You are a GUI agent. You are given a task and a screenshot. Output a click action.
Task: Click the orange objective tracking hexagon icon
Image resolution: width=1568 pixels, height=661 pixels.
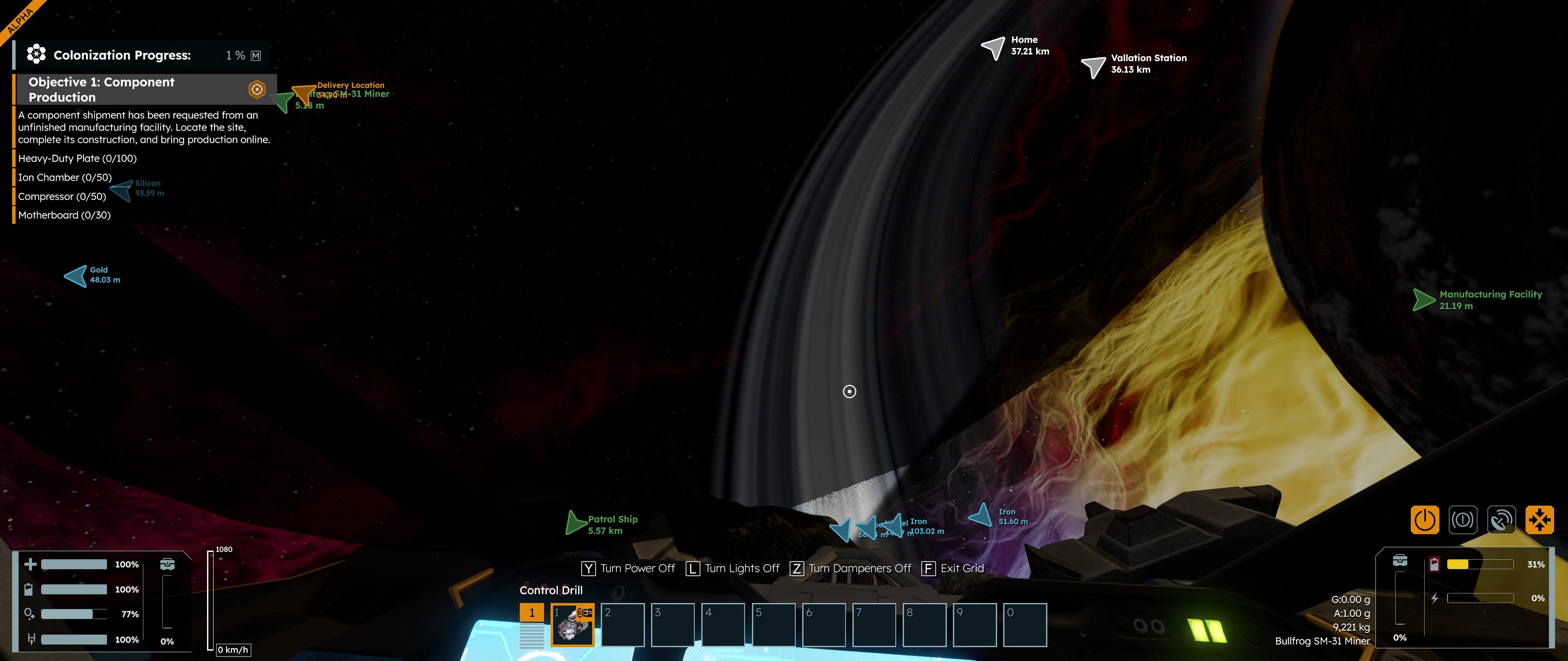[x=257, y=90]
